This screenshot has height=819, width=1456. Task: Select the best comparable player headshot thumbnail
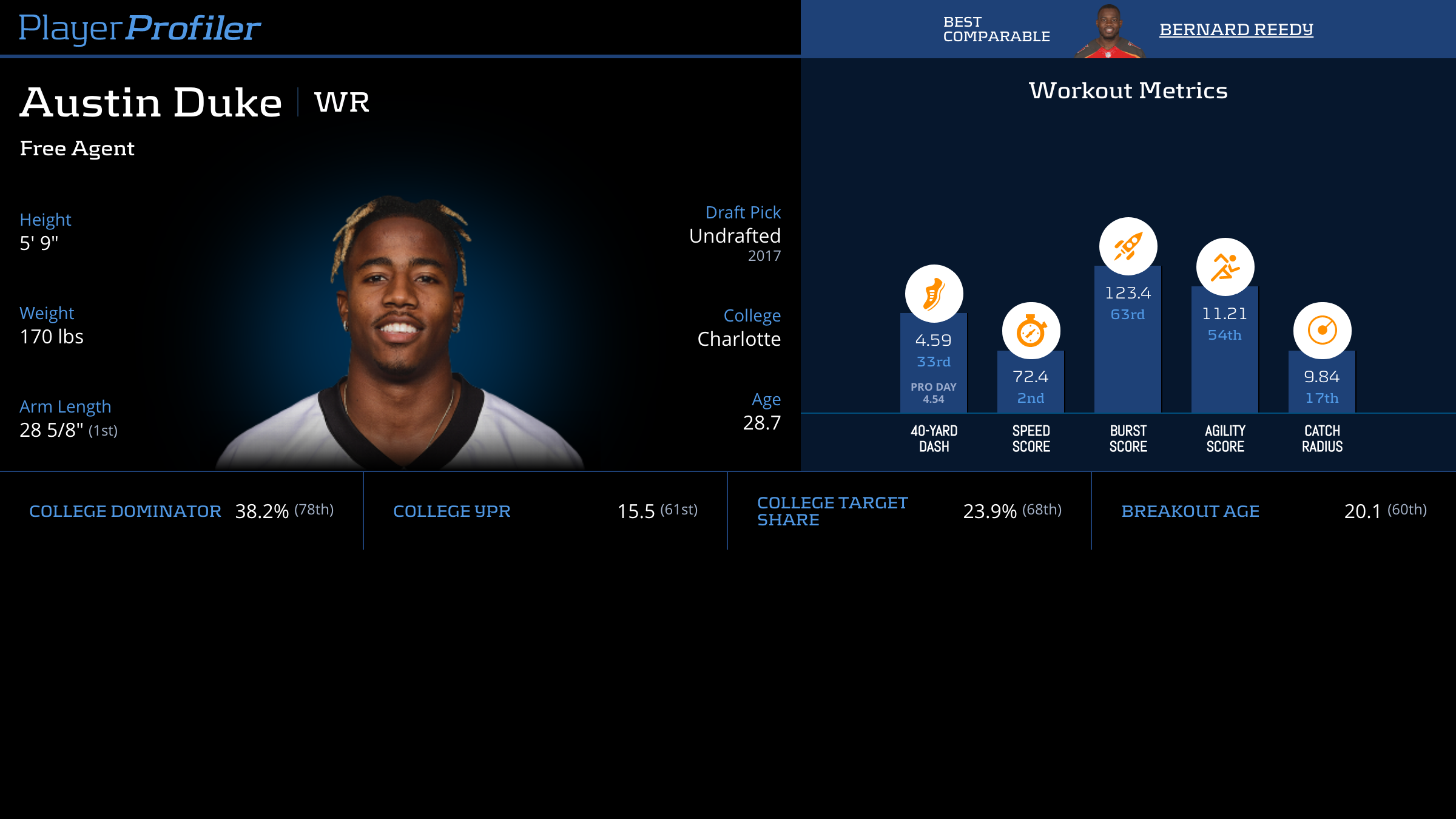[x=1109, y=32]
